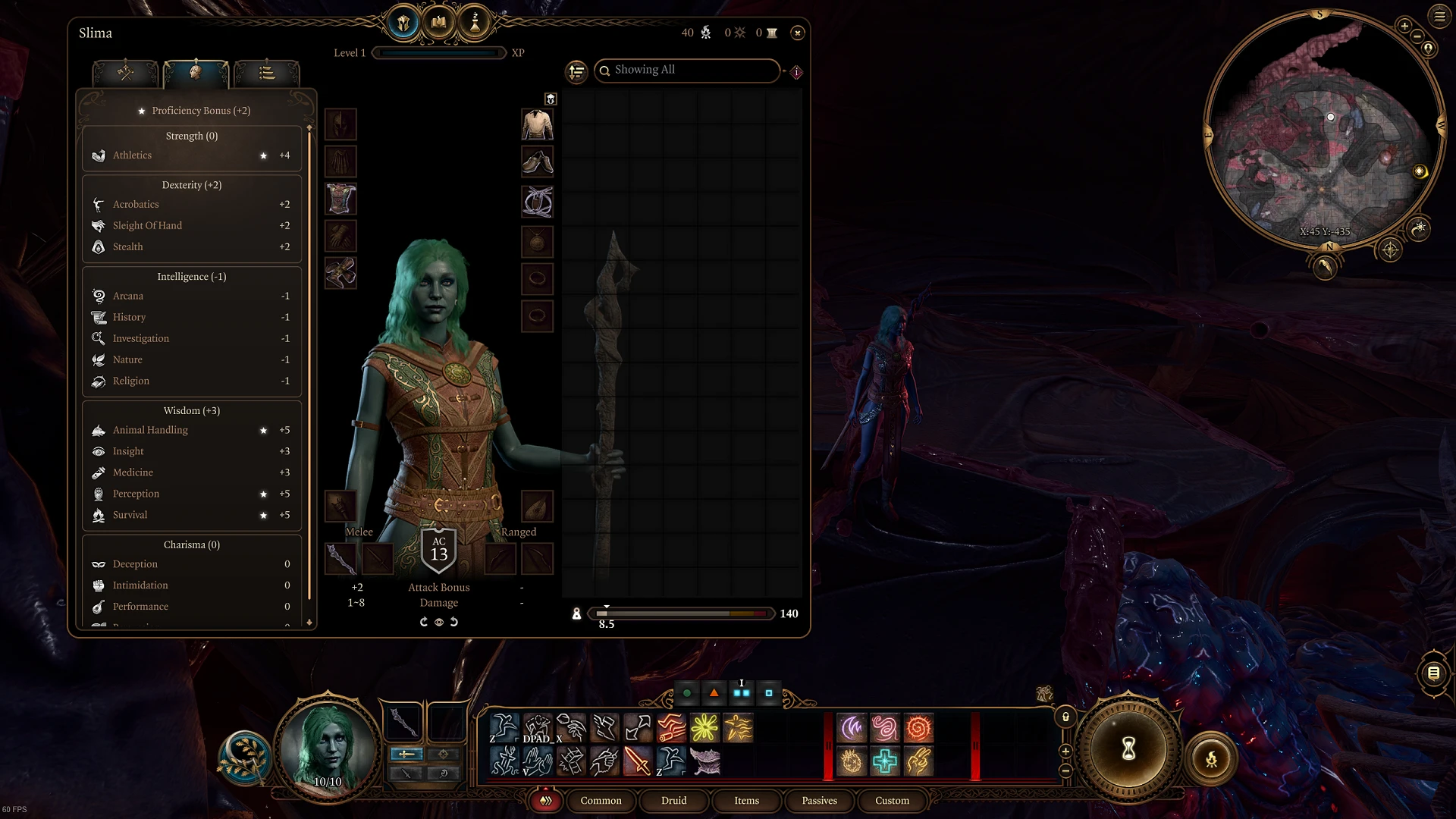Switch hotbar to the Druid tab
The height and width of the screenshot is (819, 1456).
pos(673,801)
